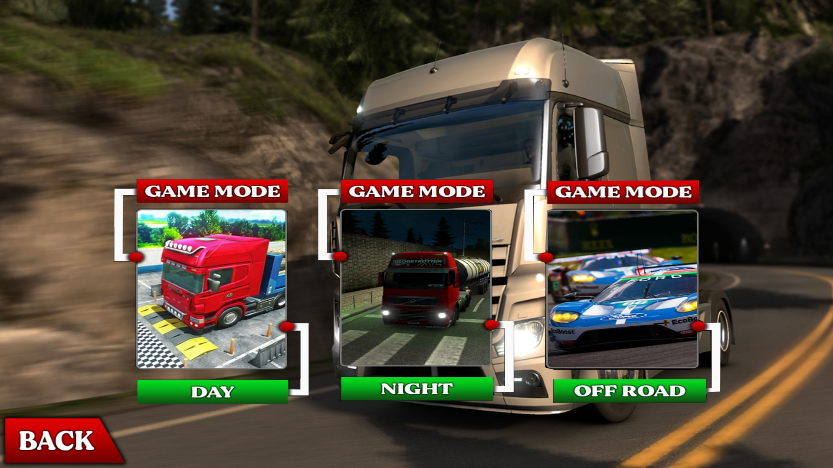The height and width of the screenshot is (468, 833).
Task: Choose the green DAY mode button
Action: (x=212, y=391)
